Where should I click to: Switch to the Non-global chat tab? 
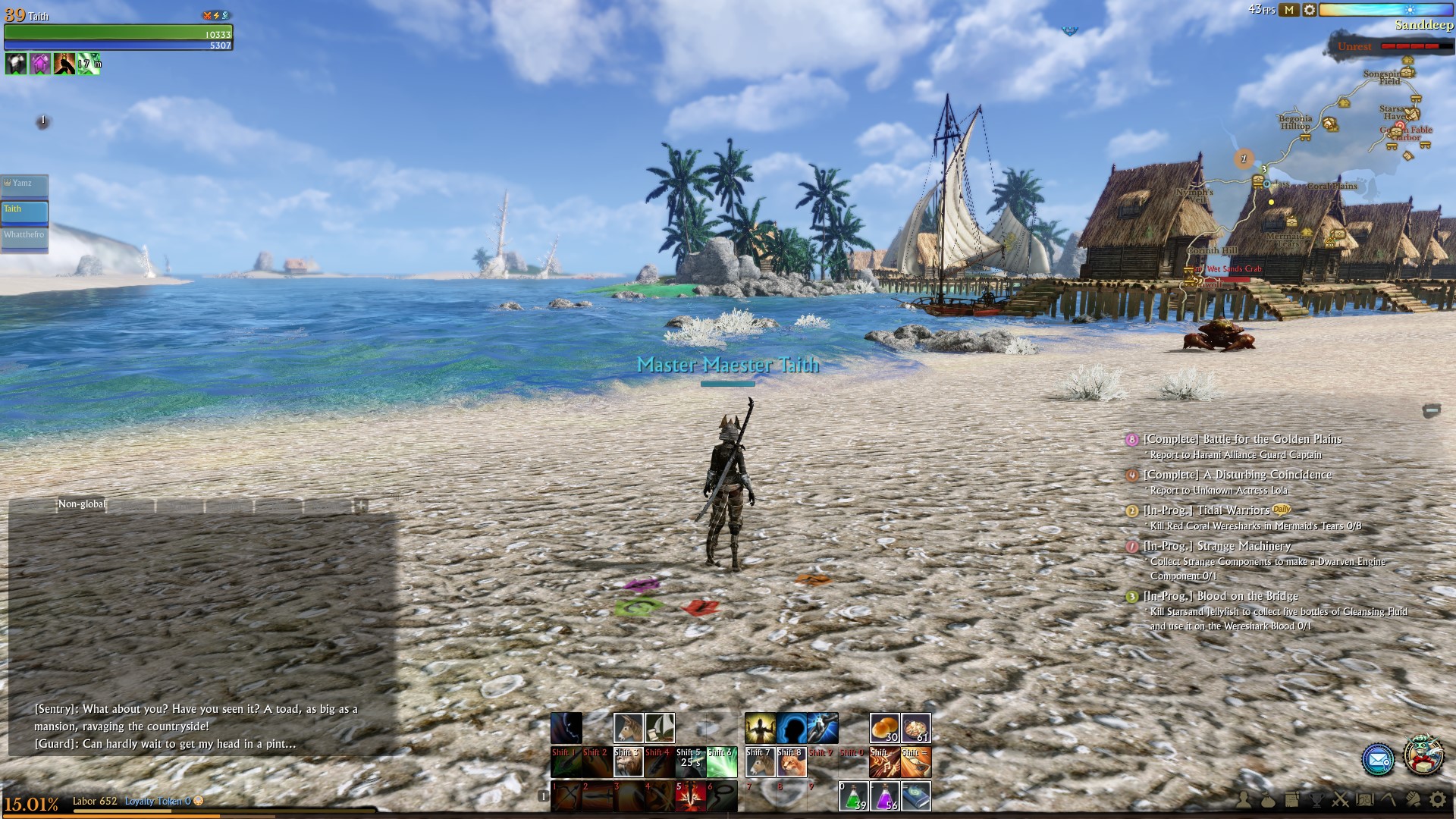coord(82,504)
